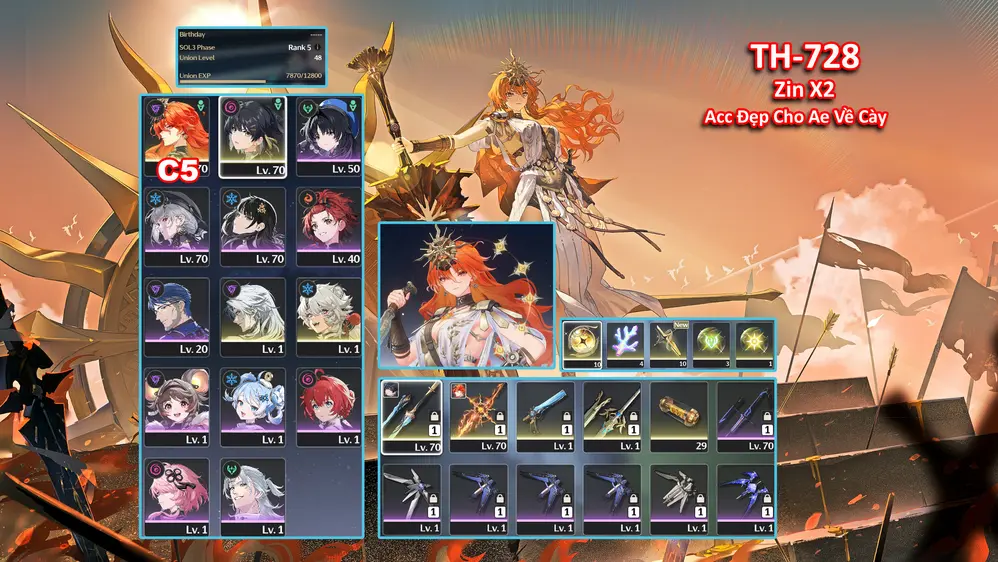Select the green orb item with count 3
Viewport: 998px width, 562px height.
point(711,346)
